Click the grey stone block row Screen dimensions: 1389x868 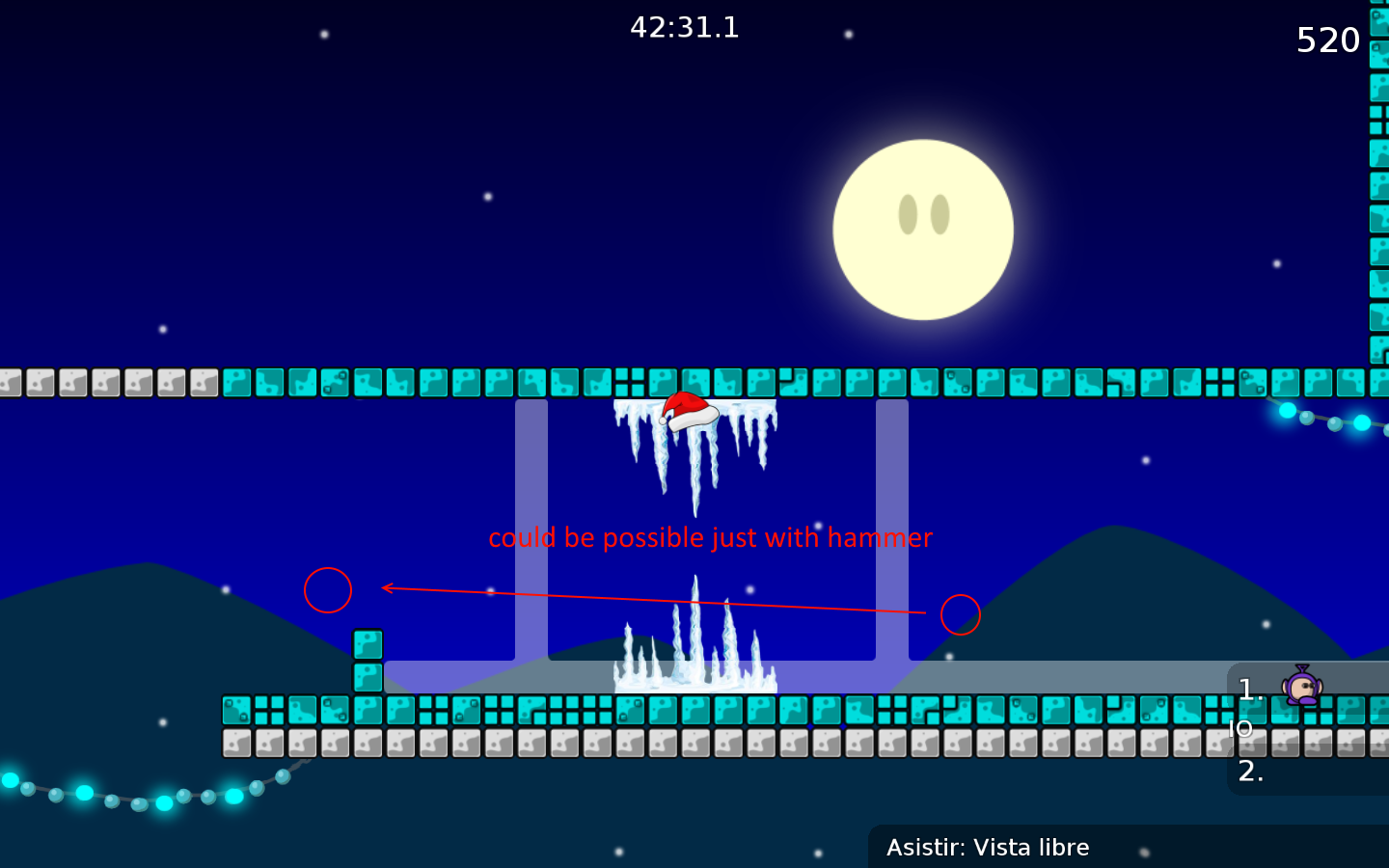click(x=675, y=743)
